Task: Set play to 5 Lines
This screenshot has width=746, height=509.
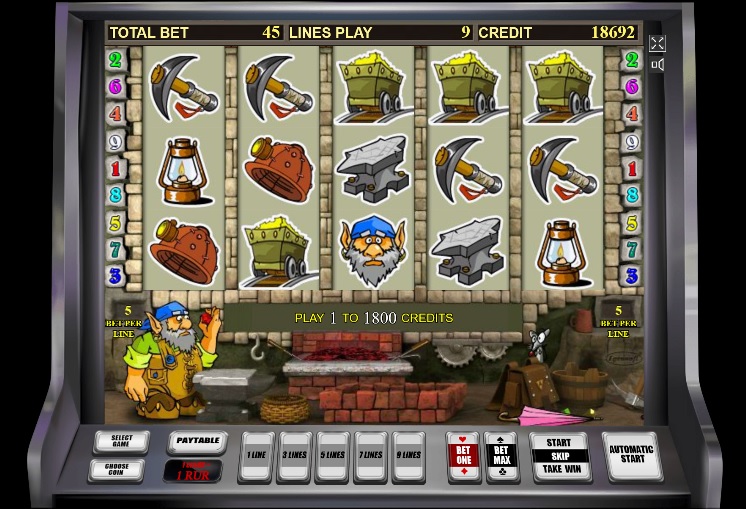Action: [333, 456]
